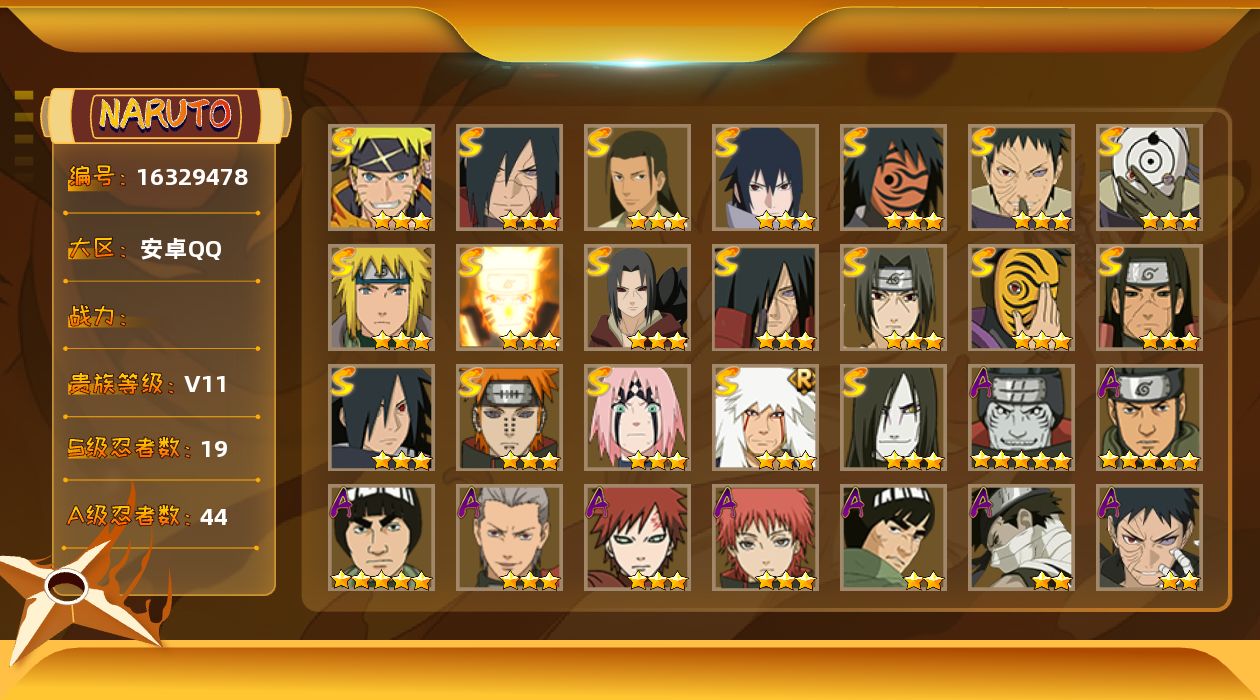Pick the blue shark-faced Kisame tile
1260x700 pixels.
tap(1021, 418)
